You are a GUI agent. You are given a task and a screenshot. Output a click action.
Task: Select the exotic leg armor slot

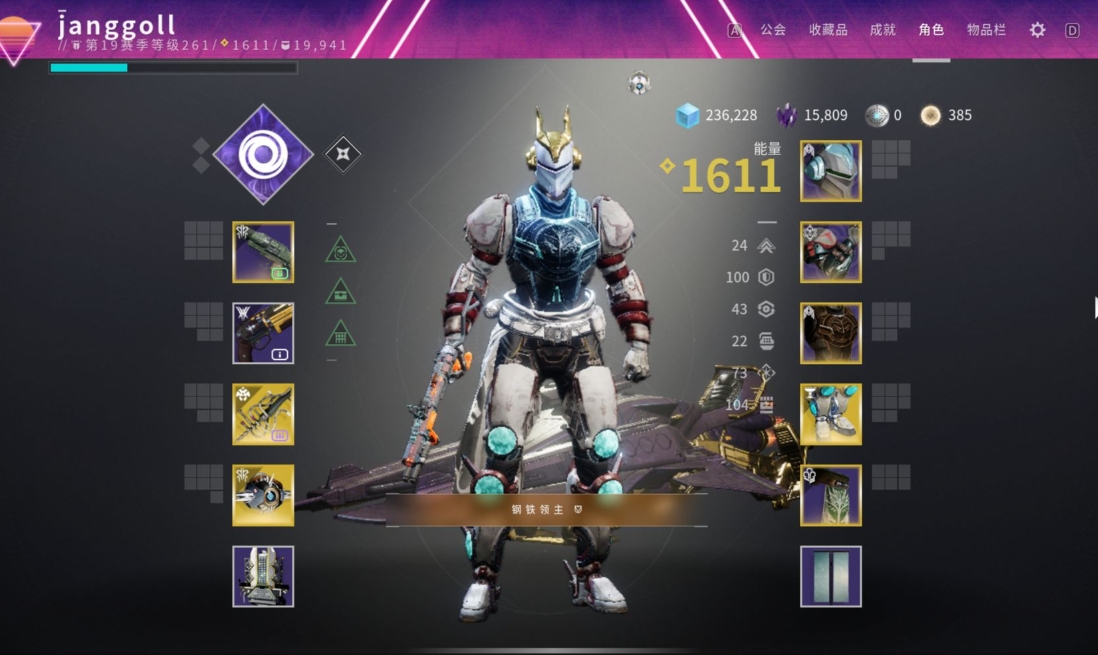(x=831, y=414)
